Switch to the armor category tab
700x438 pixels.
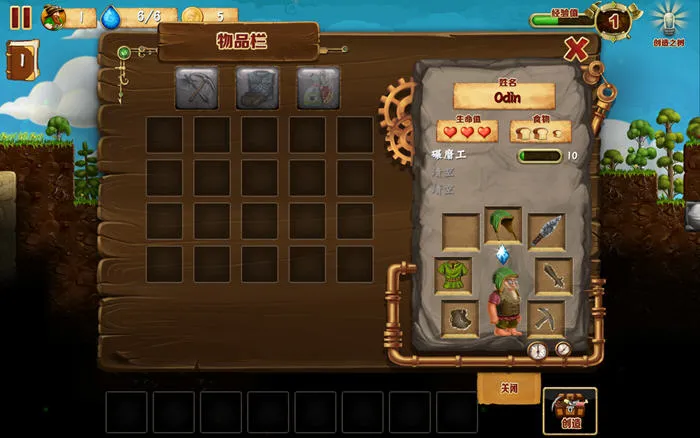click(x=257, y=88)
